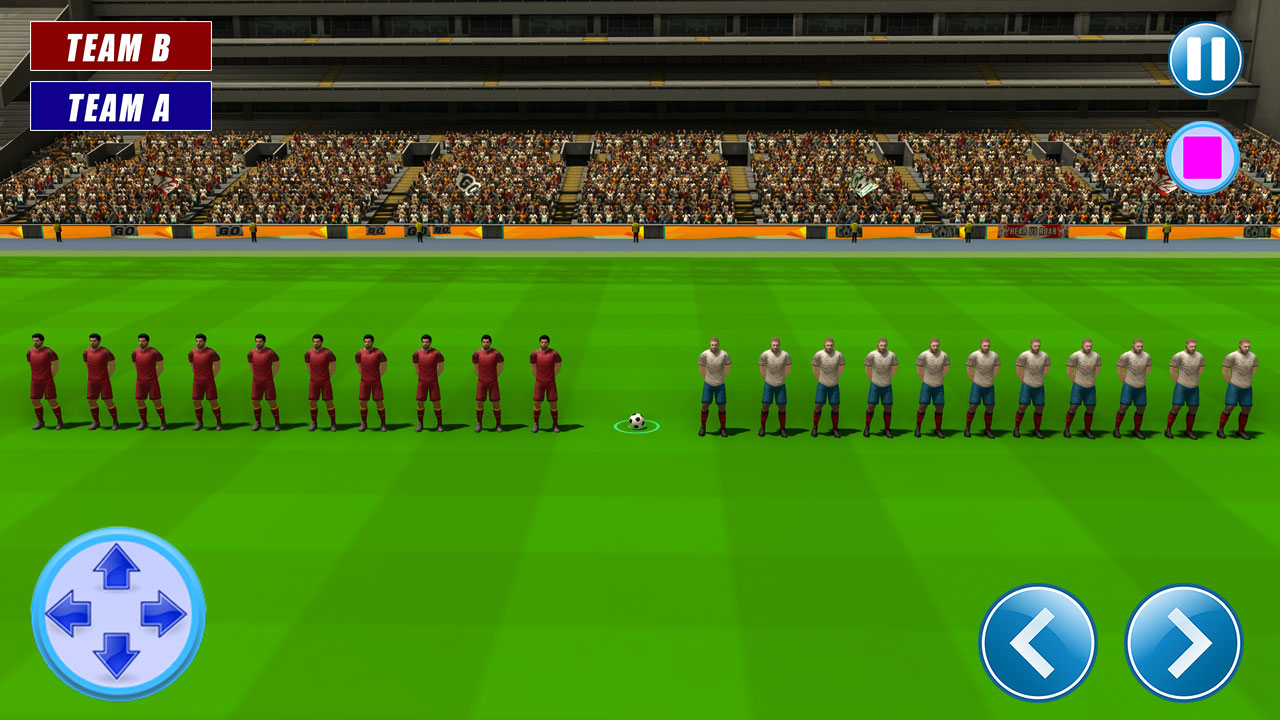Select the TEAM A banner

point(122,105)
